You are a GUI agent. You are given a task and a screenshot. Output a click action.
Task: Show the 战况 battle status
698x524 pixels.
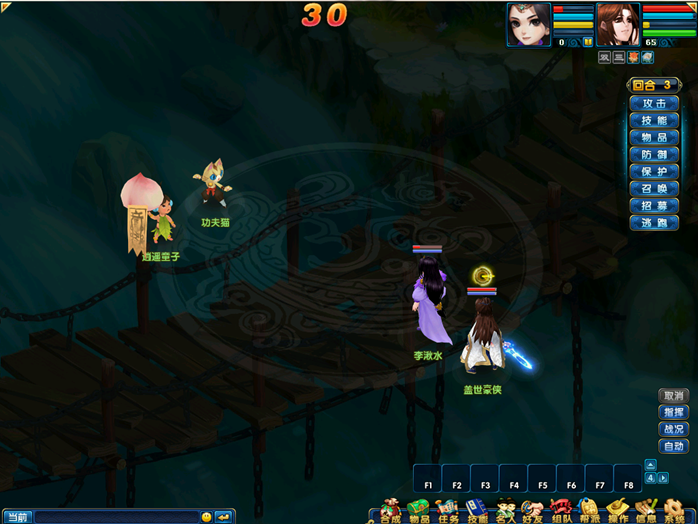(x=674, y=429)
